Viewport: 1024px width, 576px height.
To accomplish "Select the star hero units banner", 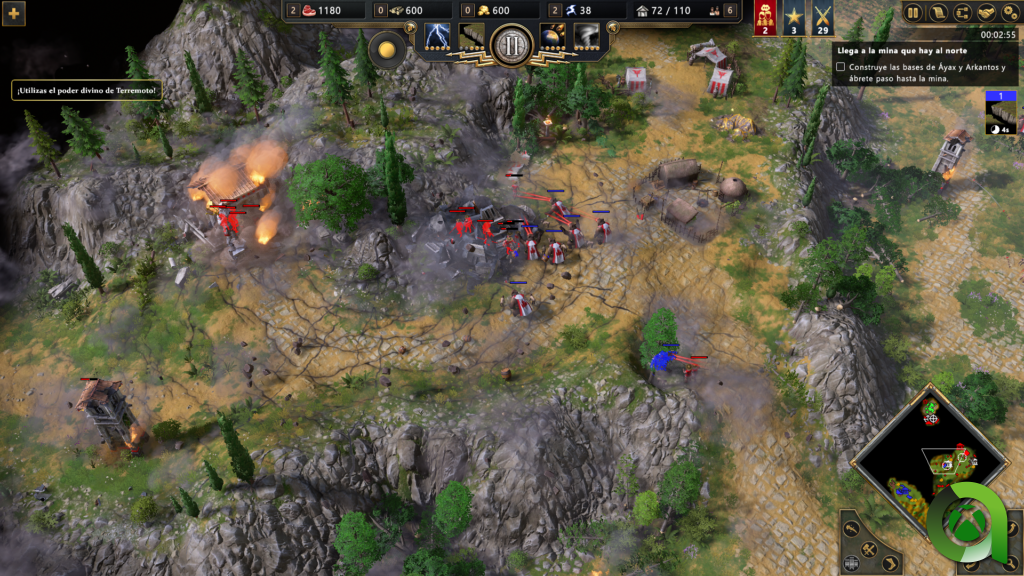I will click(x=794, y=18).
